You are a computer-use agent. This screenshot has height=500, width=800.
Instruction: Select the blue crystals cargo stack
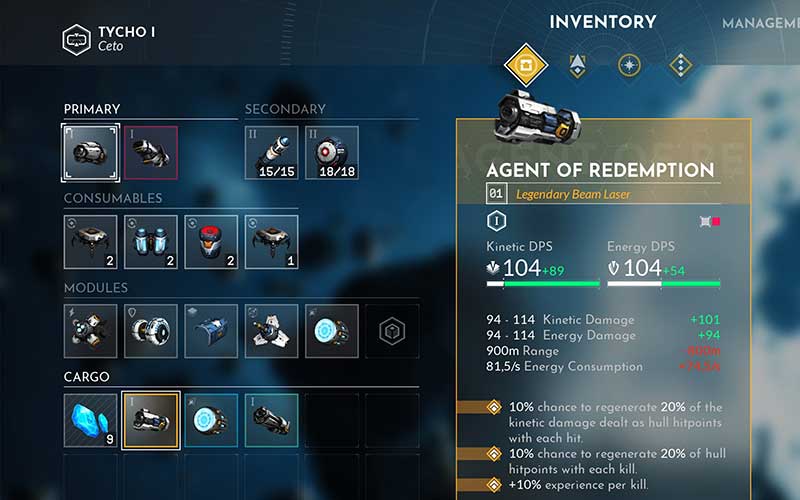click(90, 421)
